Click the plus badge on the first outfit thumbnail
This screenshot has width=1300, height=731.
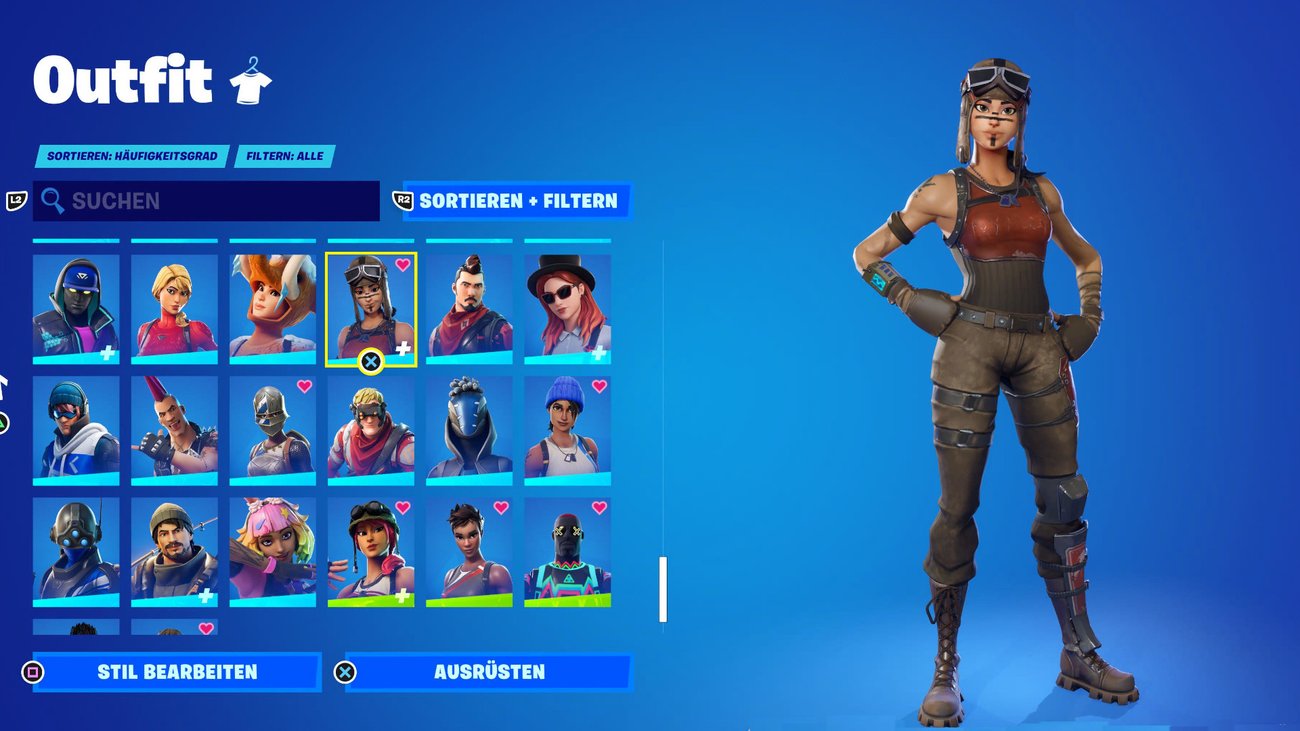pos(105,354)
